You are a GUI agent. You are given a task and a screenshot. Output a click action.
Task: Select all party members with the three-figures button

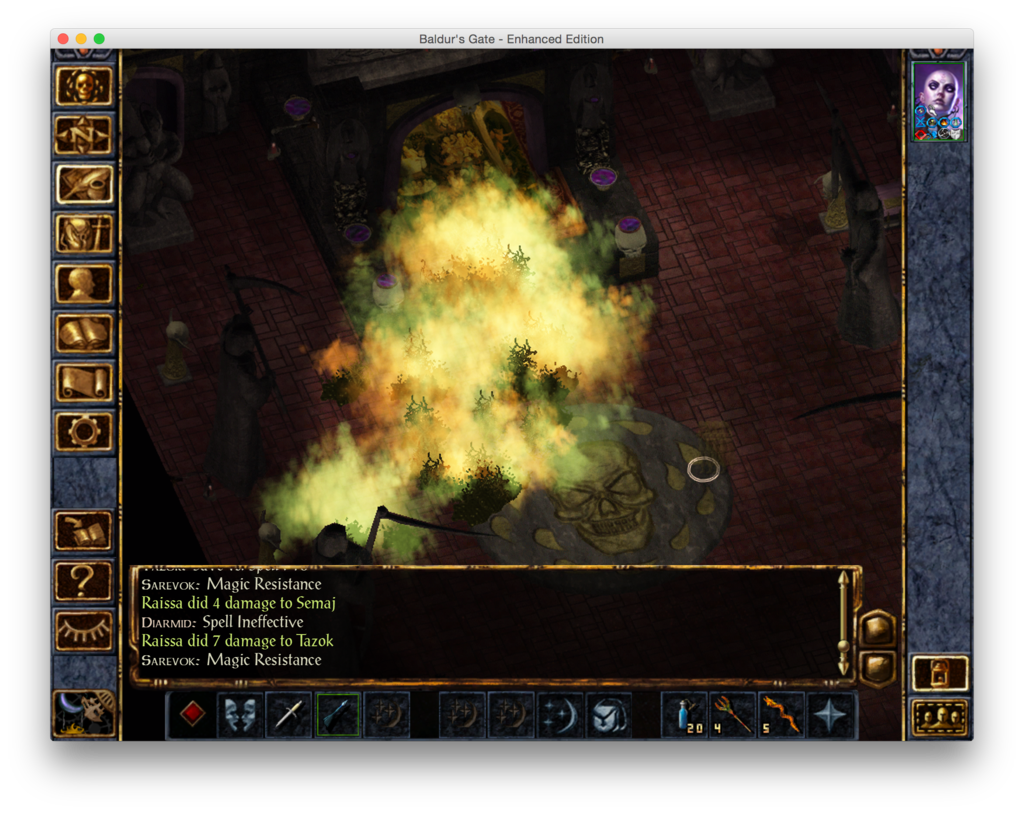click(940, 717)
